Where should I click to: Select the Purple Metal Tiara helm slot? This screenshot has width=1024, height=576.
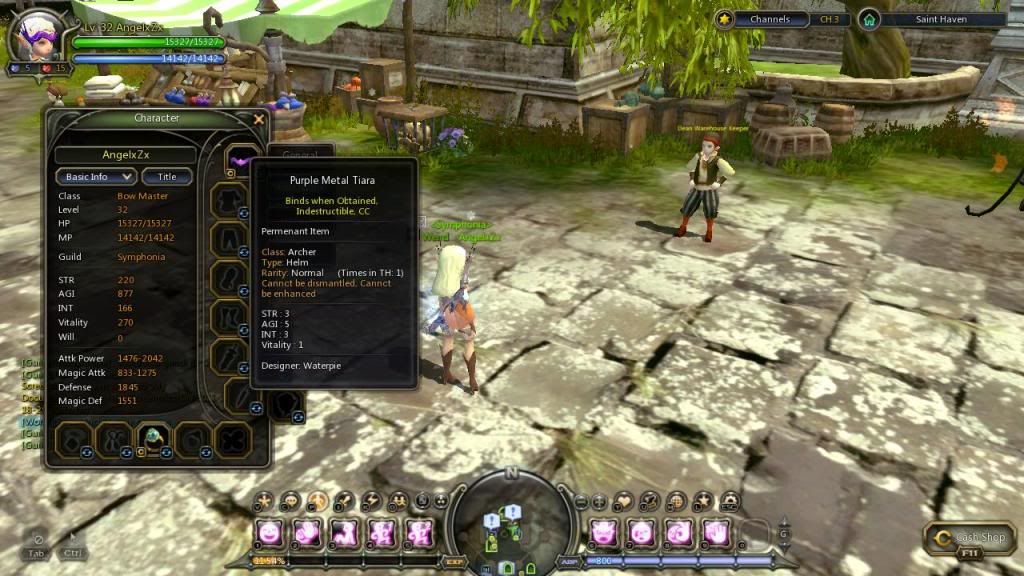pos(240,160)
